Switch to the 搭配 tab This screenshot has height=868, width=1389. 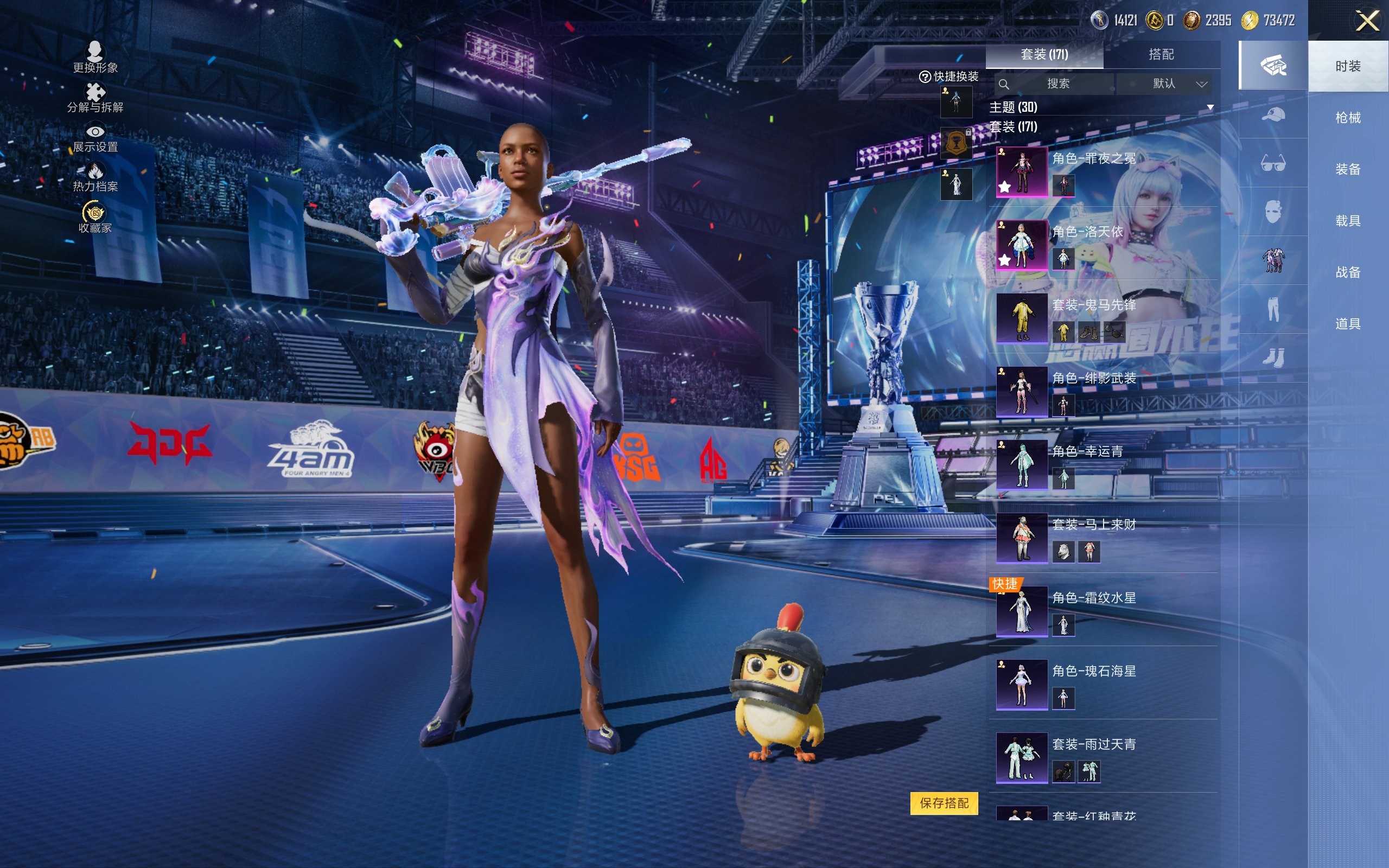pyautogui.click(x=1161, y=55)
